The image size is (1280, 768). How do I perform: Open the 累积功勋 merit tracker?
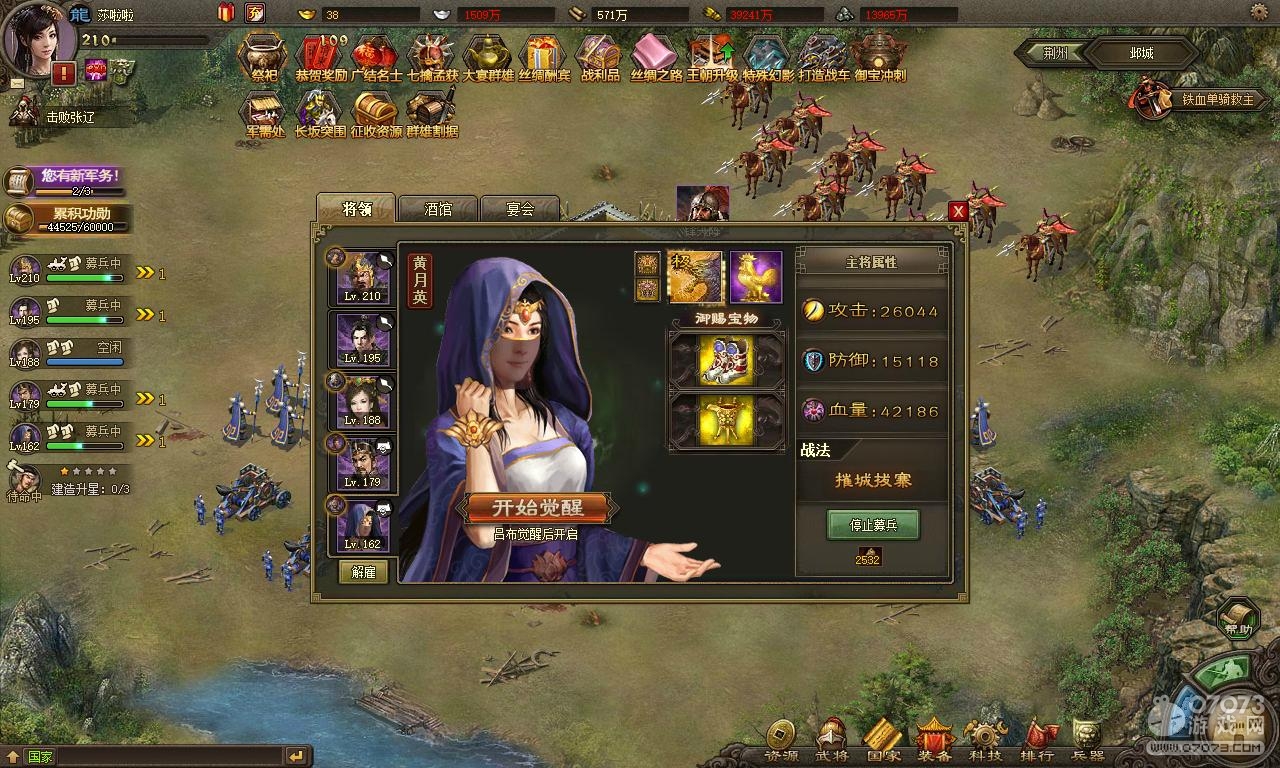pos(68,218)
